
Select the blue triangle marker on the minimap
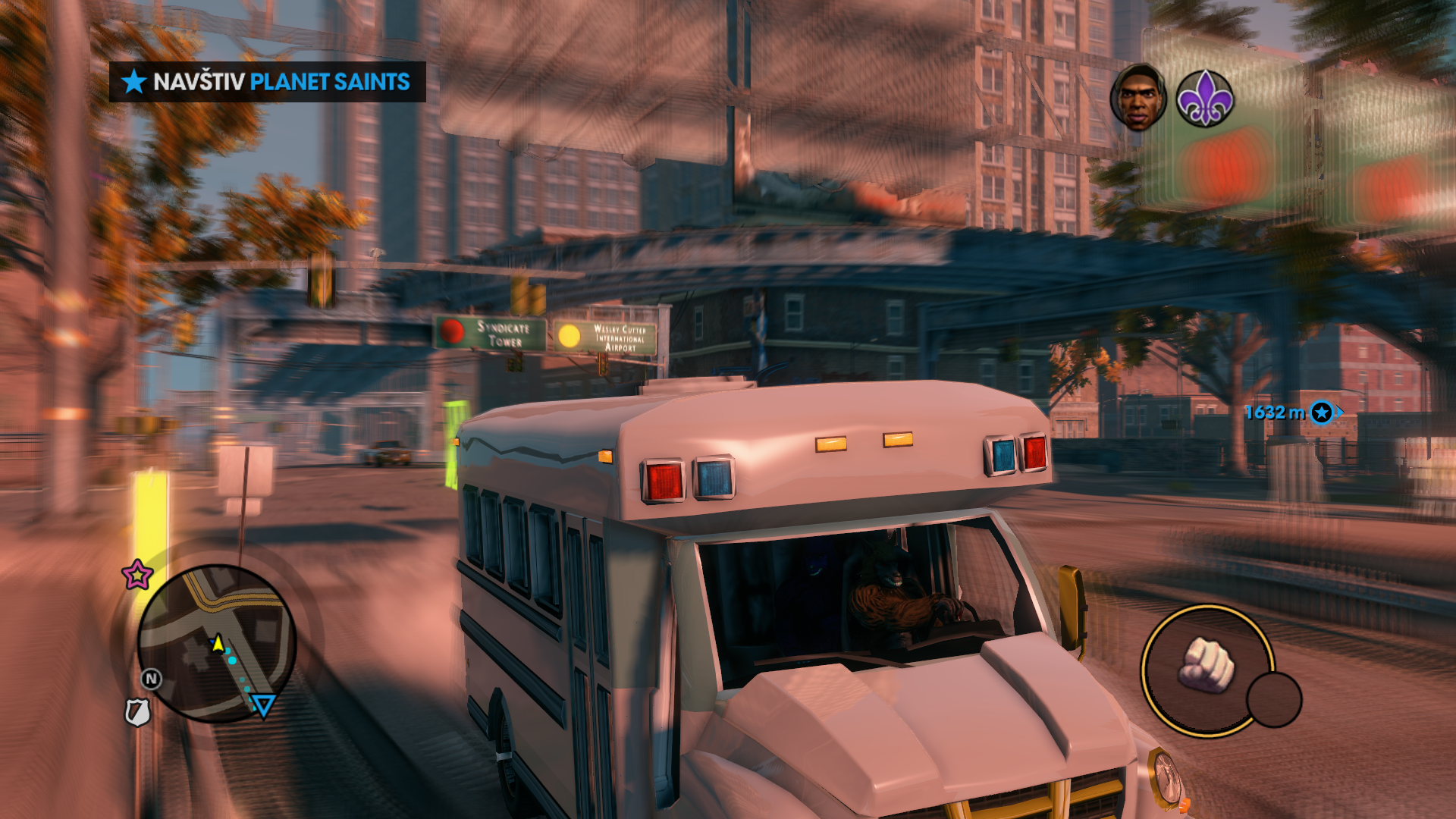[263, 706]
